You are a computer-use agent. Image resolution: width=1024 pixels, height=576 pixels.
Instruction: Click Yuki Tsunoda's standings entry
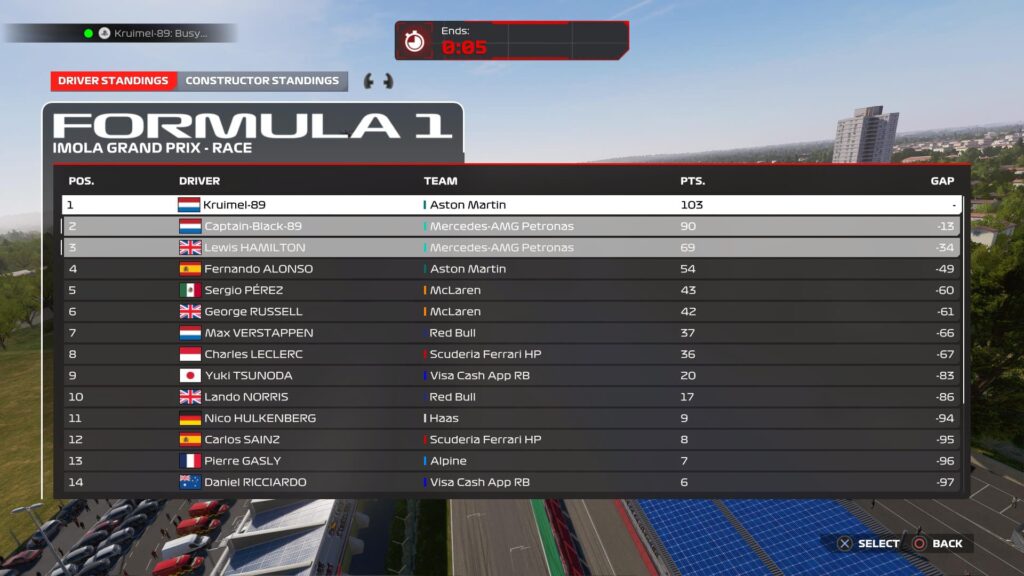pyautogui.click(x=510, y=375)
